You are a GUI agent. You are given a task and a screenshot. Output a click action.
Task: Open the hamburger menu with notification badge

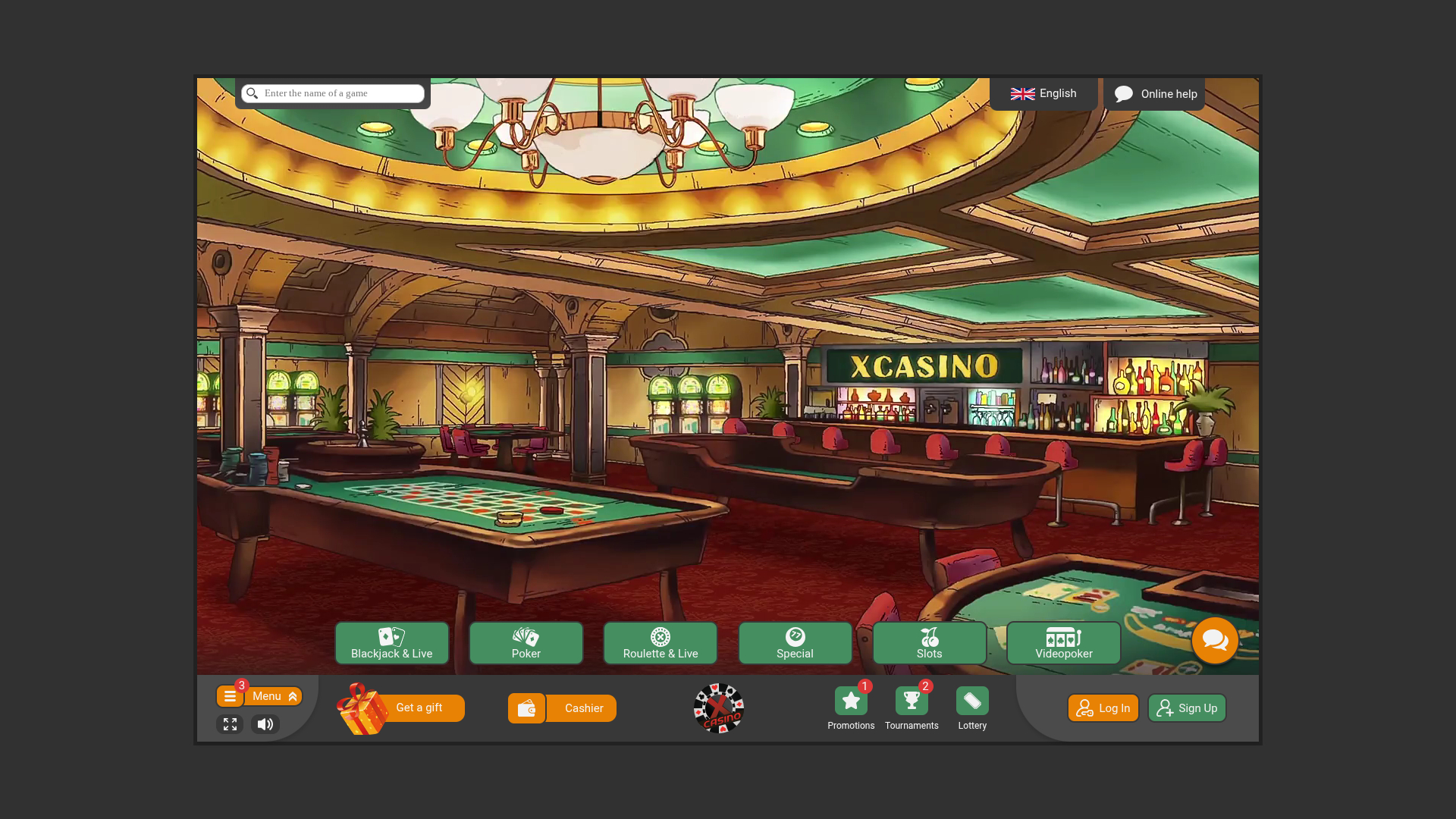coord(230,695)
